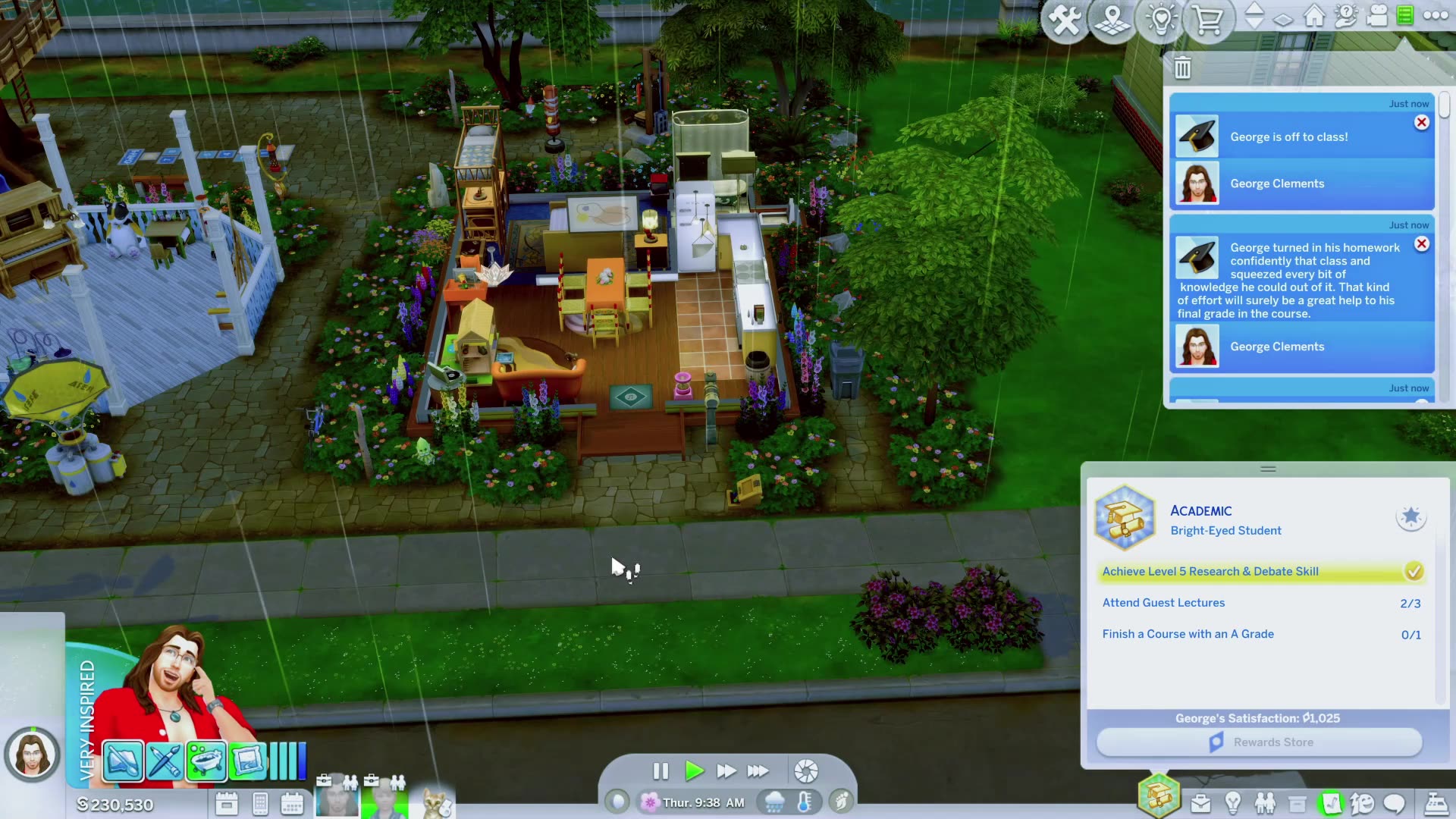This screenshot has height=819, width=1456.
Task: Switch to Buy Mode with the cart icon
Action: [x=1207, y=20]
